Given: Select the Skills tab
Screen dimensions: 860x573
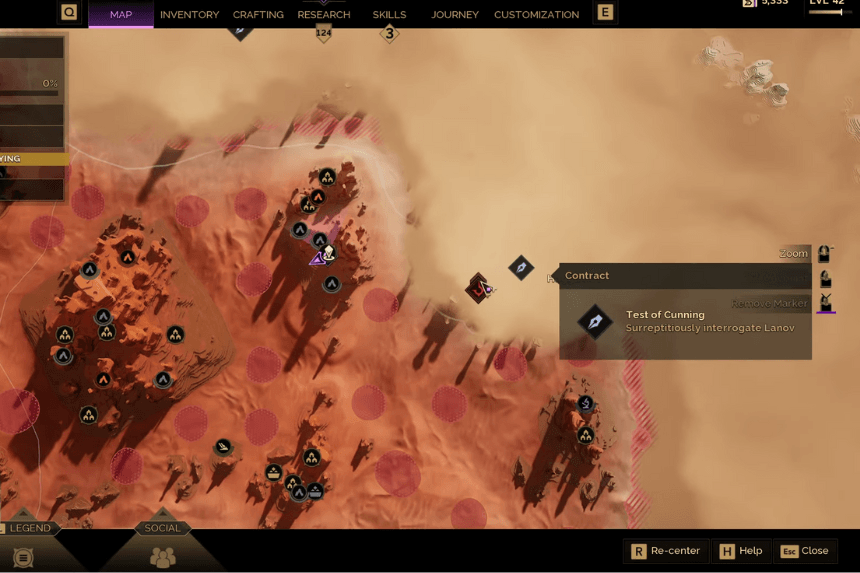Looking at the screenshot, I should [x=389, y=15].
